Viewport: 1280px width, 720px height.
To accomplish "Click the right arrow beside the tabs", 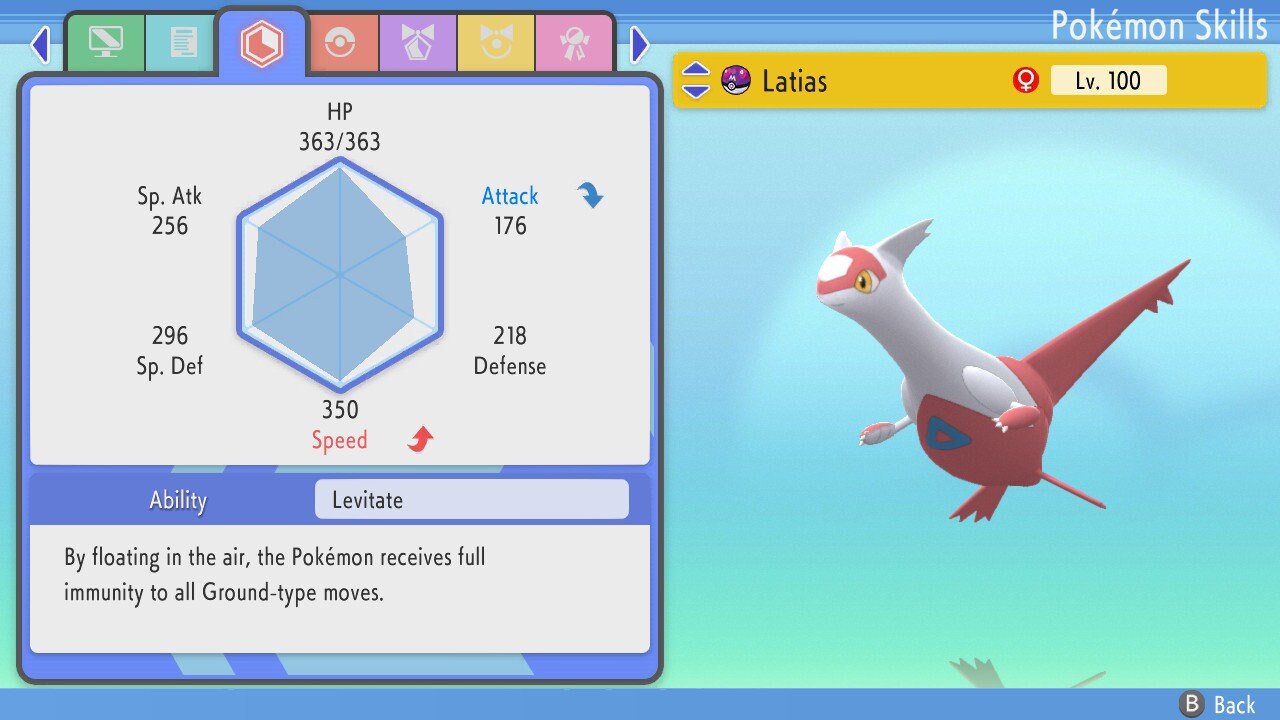I will 640,44.
